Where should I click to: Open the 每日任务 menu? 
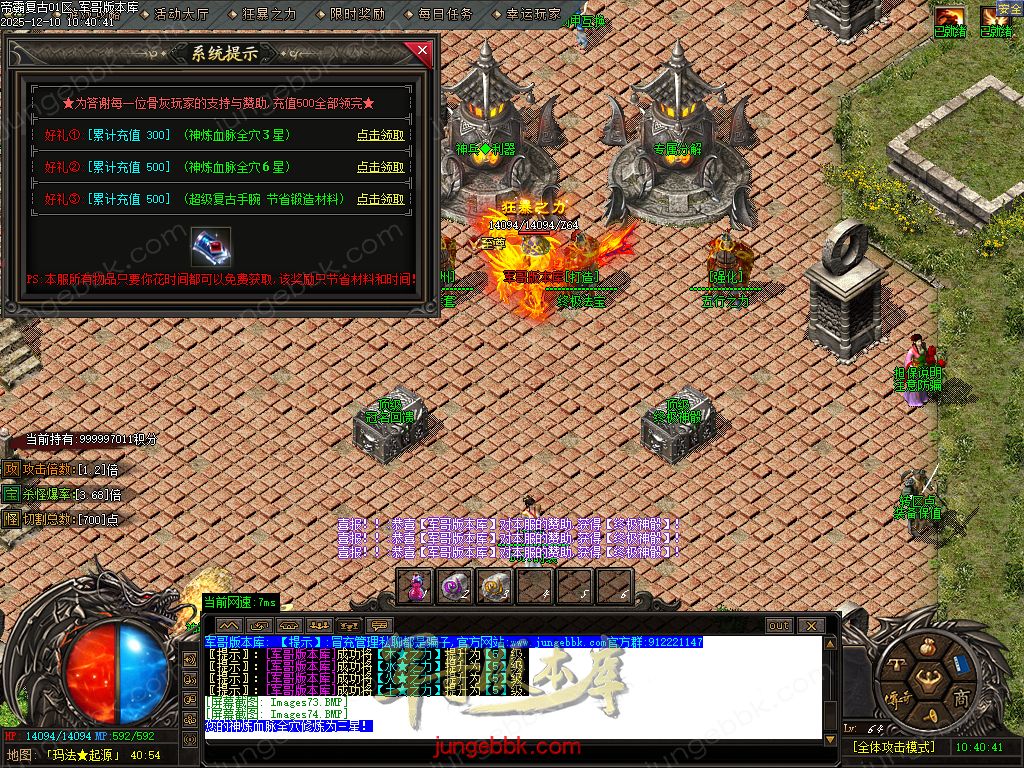coord(445,14)
